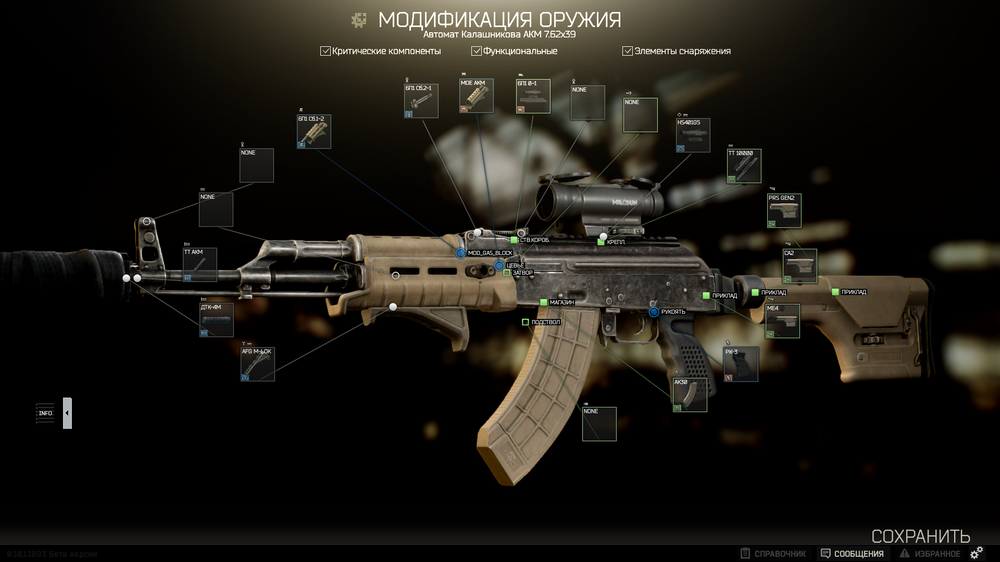Toggle the Функциональные checkbox
Viewport: 1000px width, 562px height.
tap(477, 50)
